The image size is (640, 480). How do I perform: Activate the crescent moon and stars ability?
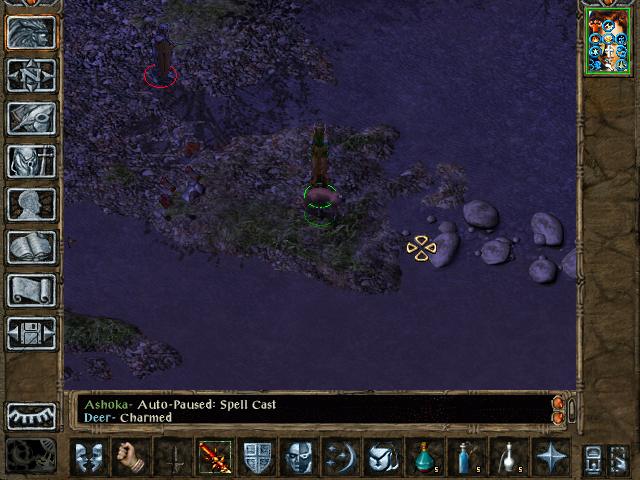coord(340,457)
